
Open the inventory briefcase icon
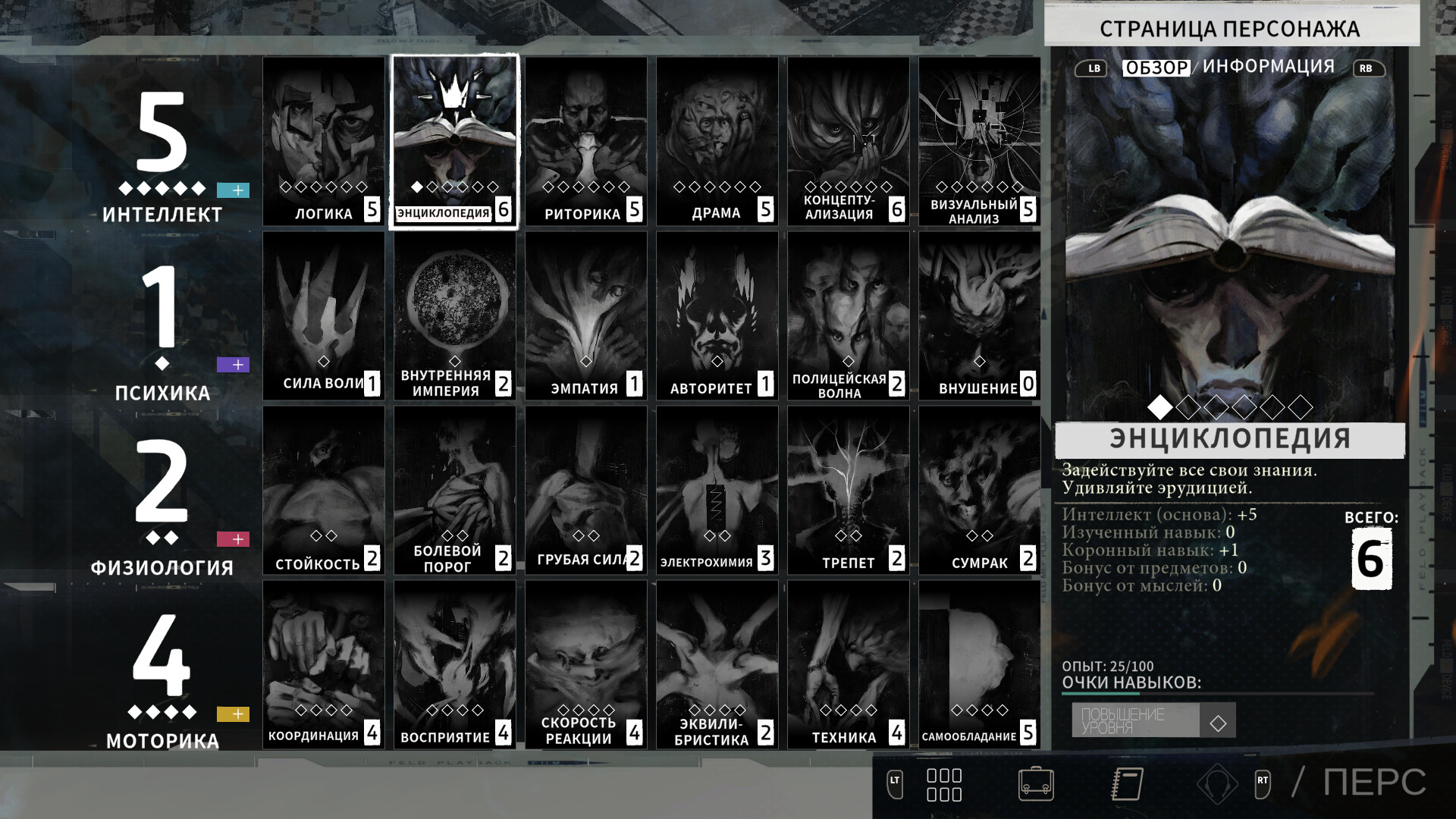(1036, 784)
